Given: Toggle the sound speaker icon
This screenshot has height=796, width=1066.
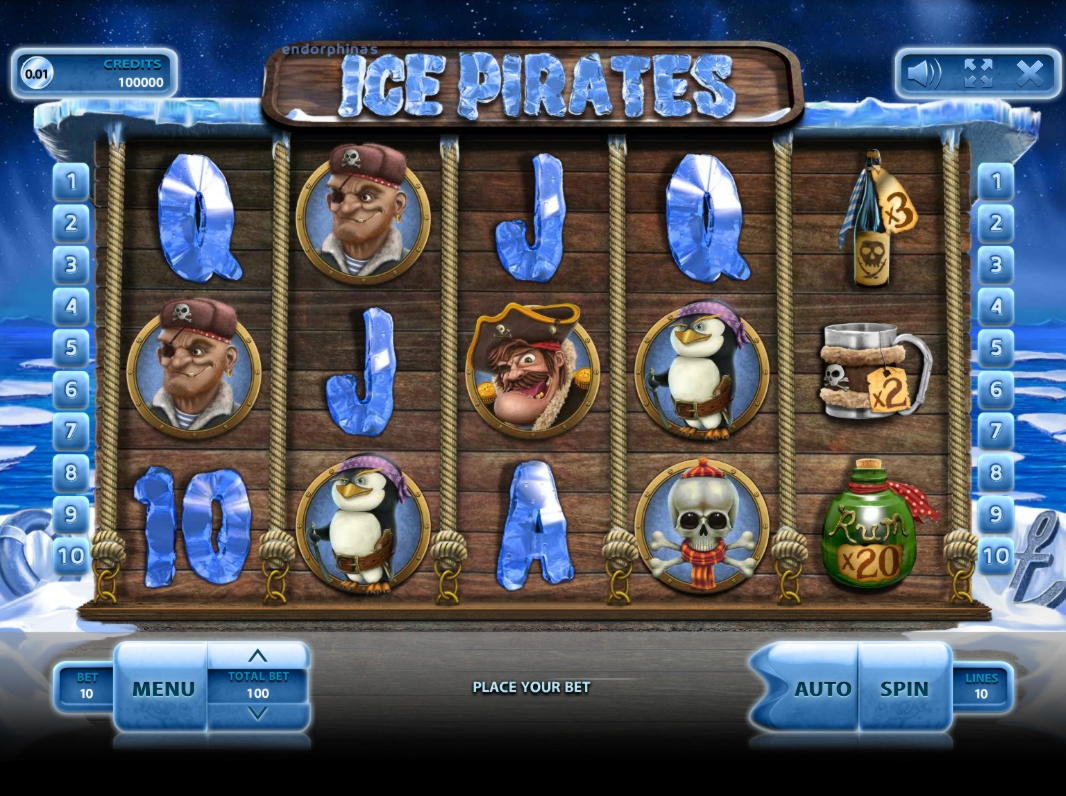Looking at the screenshot, I should tap(924, 72).
